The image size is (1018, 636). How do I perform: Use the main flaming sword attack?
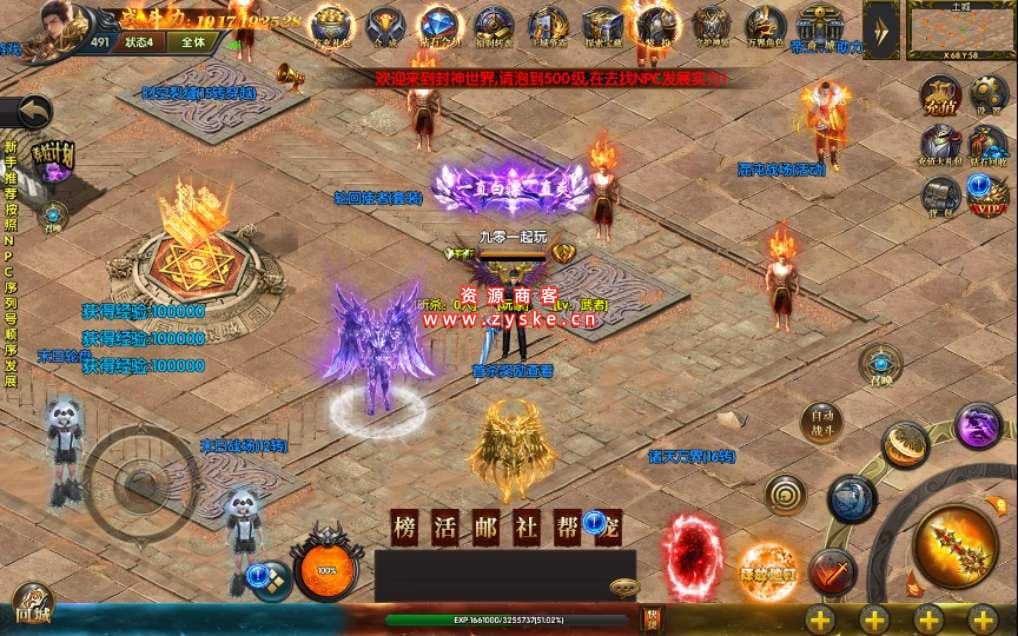tap(954, 545)
